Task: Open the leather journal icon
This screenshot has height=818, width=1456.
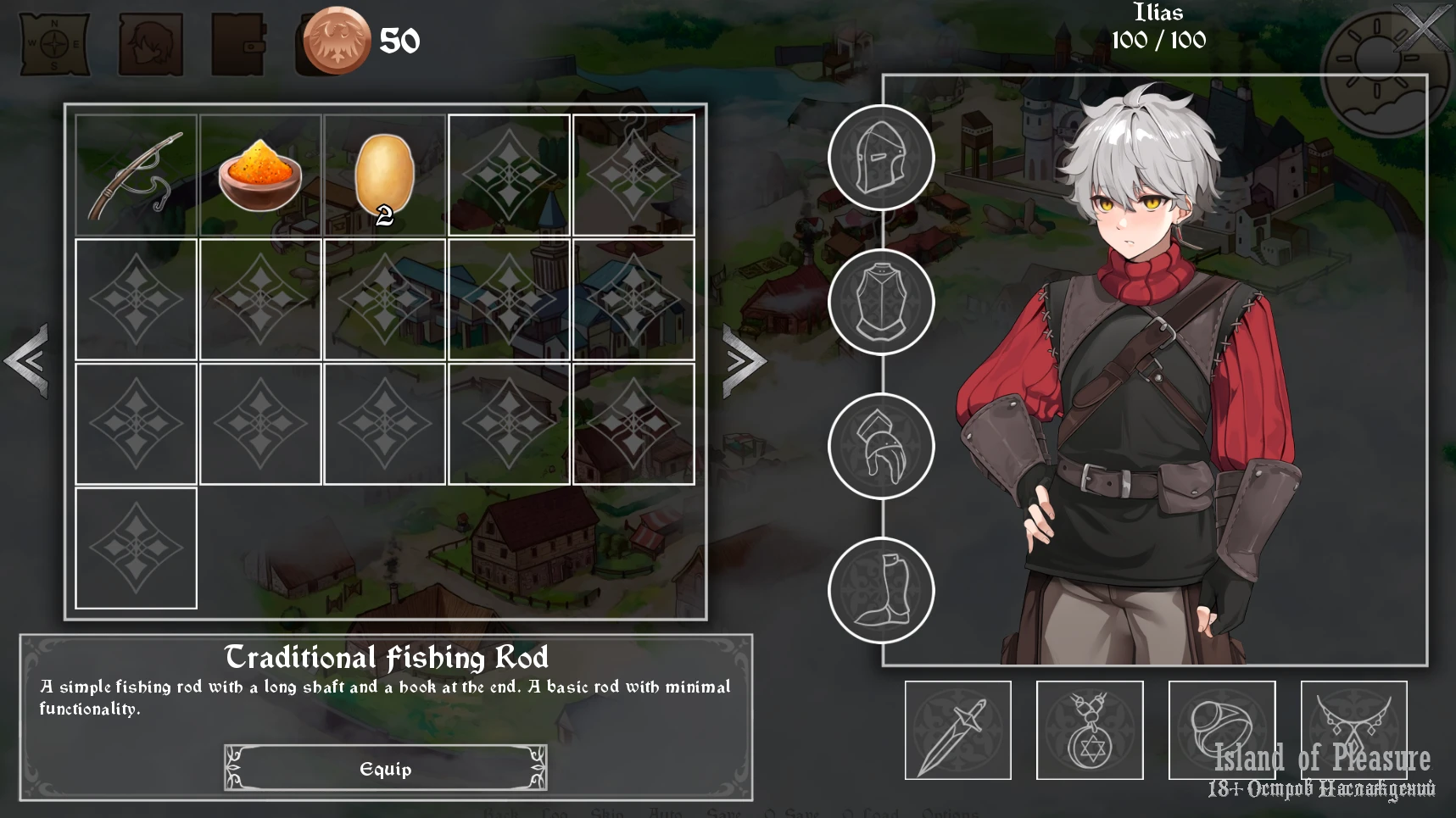Action: tap(238, 42)
